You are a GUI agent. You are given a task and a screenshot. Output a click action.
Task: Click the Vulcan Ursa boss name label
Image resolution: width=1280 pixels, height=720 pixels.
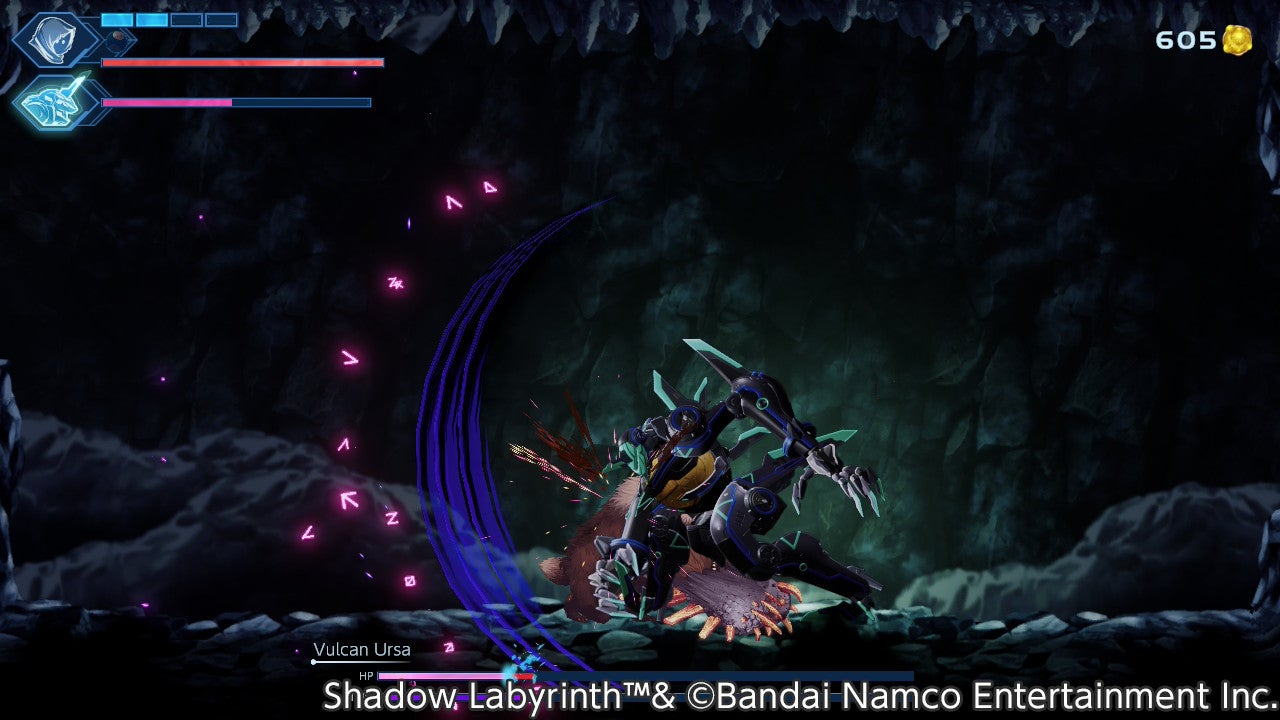click(363, 650)
